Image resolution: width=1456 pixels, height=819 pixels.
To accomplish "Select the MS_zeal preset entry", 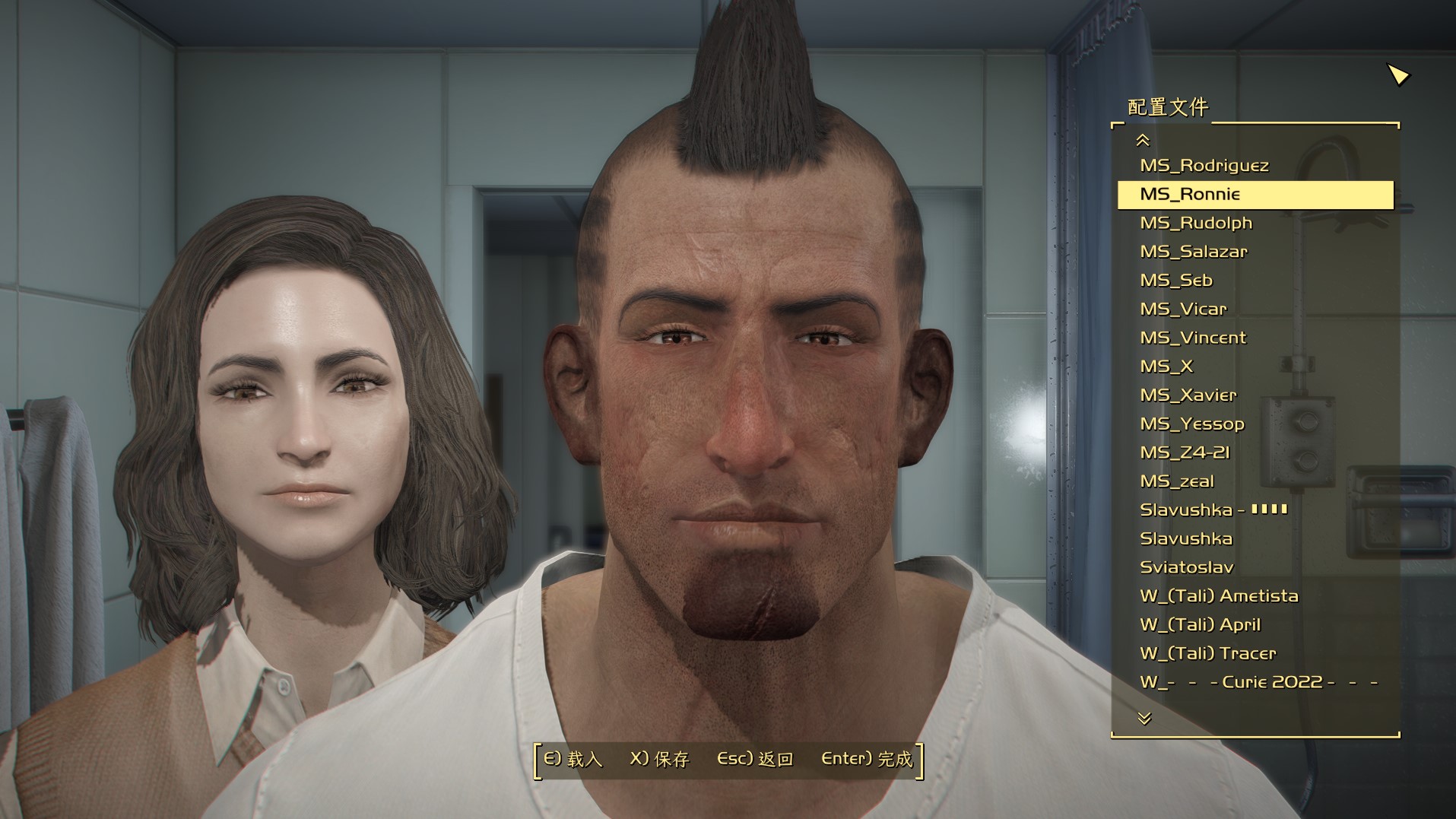I will (1176, 481).
